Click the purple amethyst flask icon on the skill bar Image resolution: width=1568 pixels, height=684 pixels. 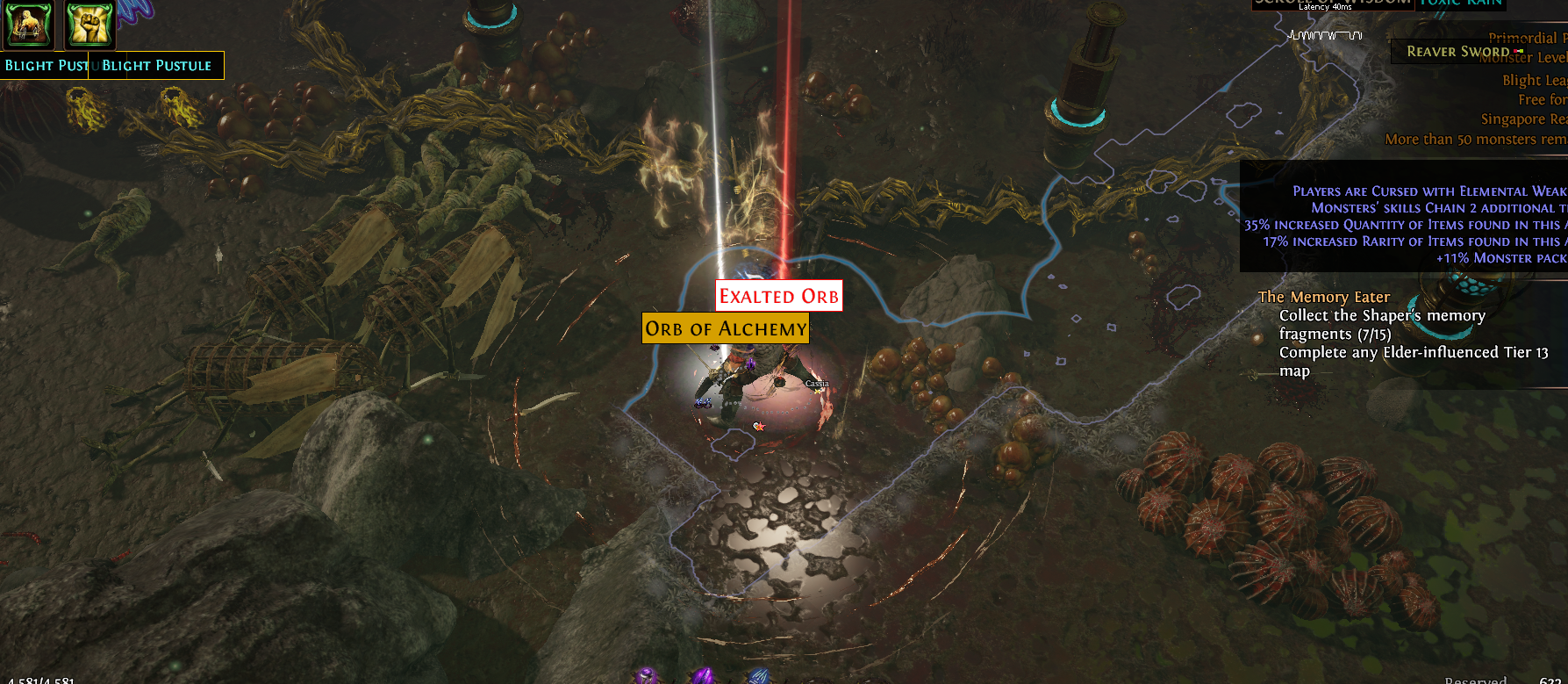pos(647,676)
